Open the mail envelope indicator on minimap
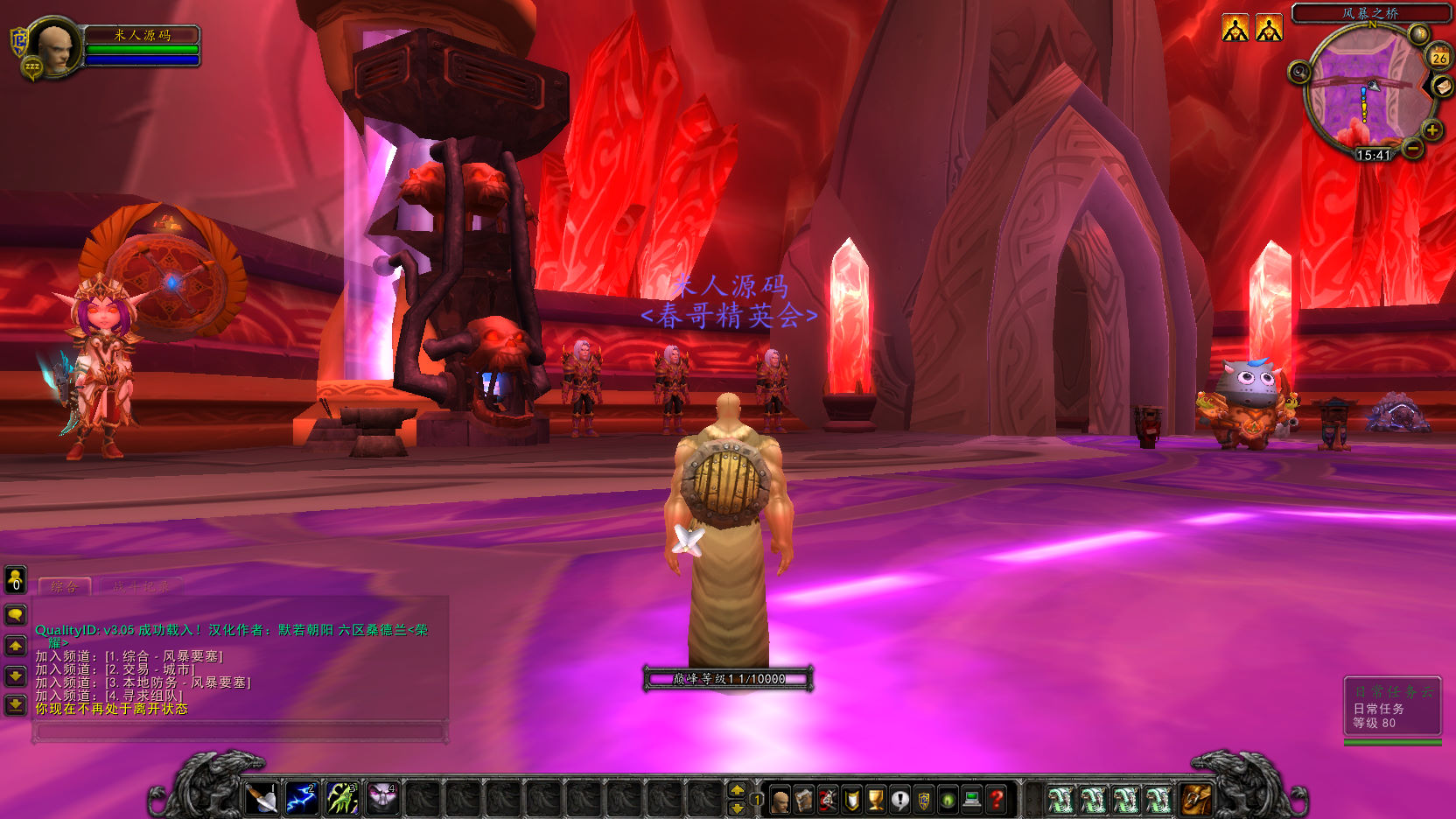Viewport: 1456px width, 819px height. (1442, 86)
